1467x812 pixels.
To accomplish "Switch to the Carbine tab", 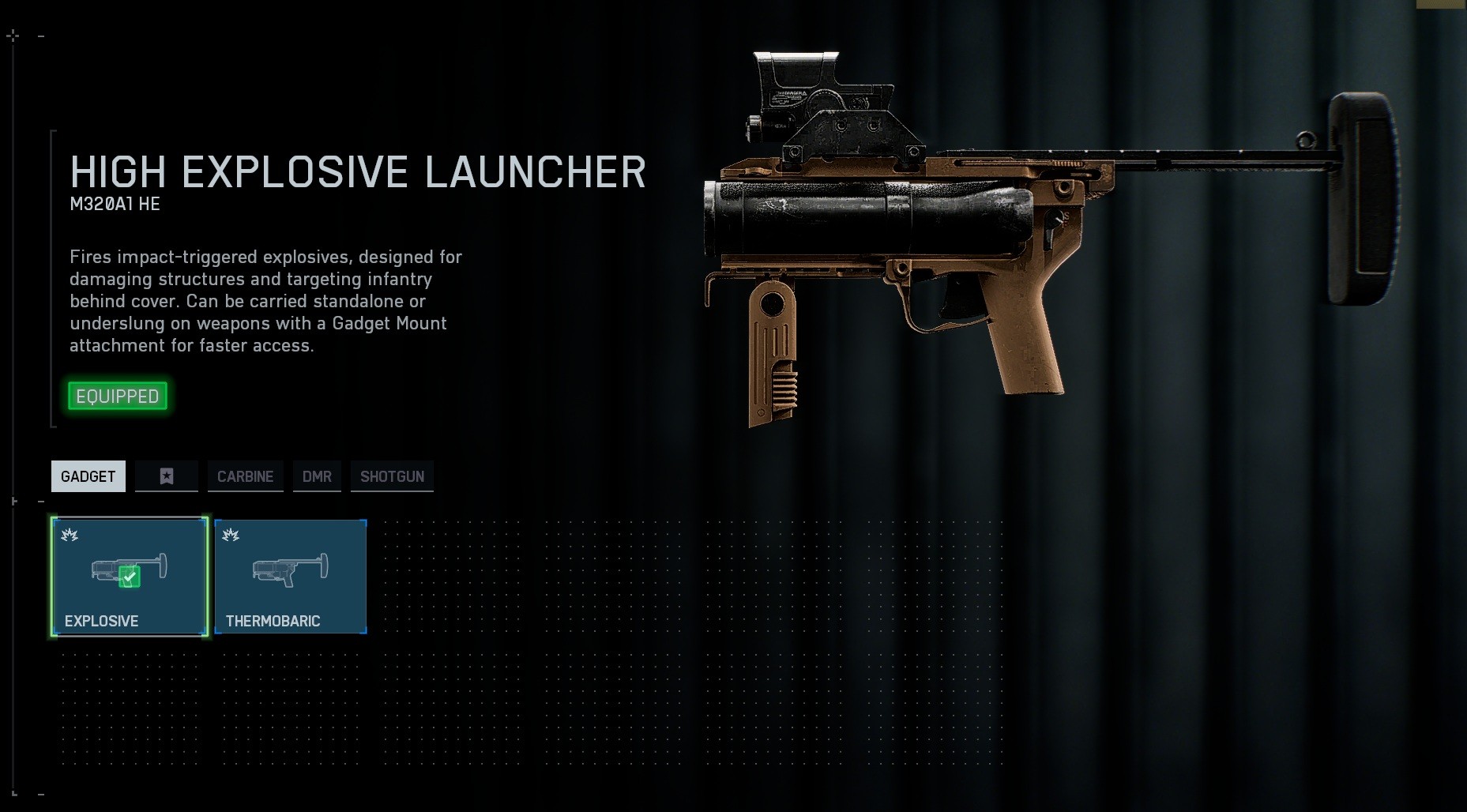I will coord(245,476).
